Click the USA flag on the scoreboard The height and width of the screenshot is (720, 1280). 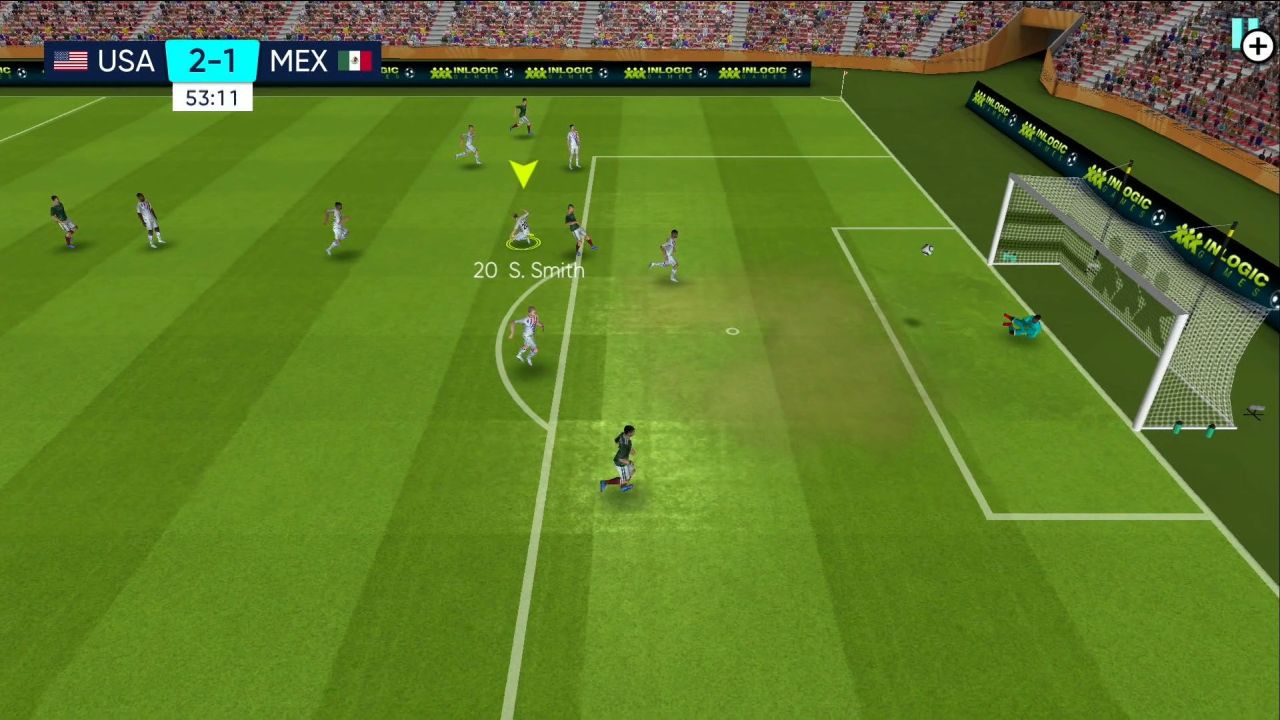tap(70, 61)
